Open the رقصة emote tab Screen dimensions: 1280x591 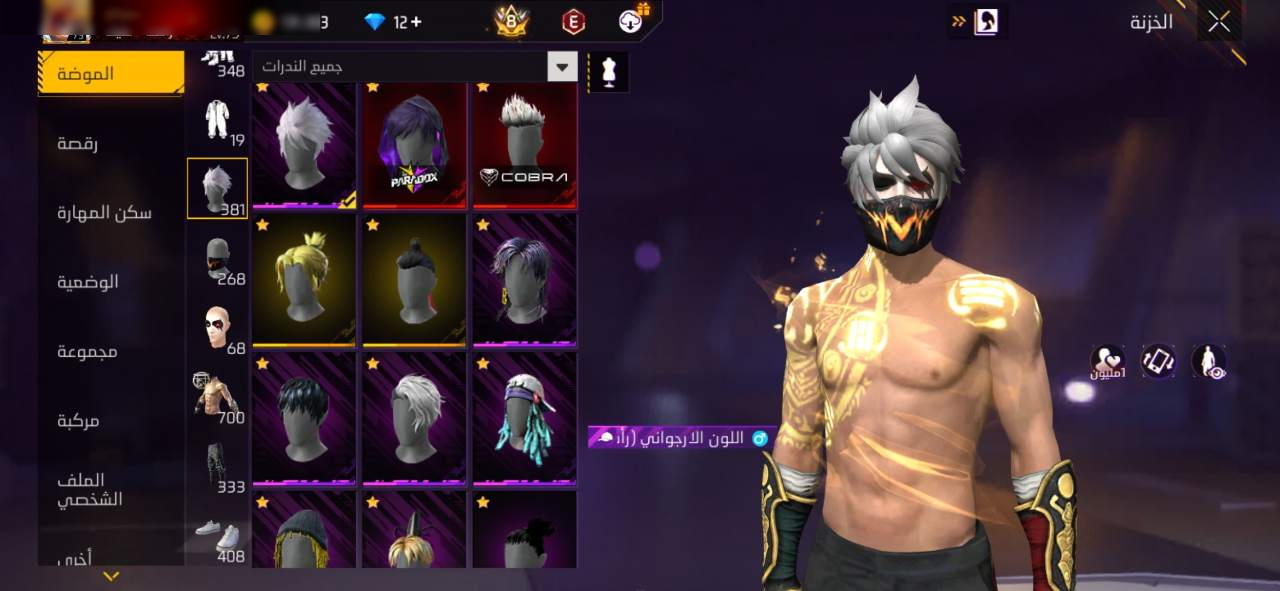pos(78,143)
